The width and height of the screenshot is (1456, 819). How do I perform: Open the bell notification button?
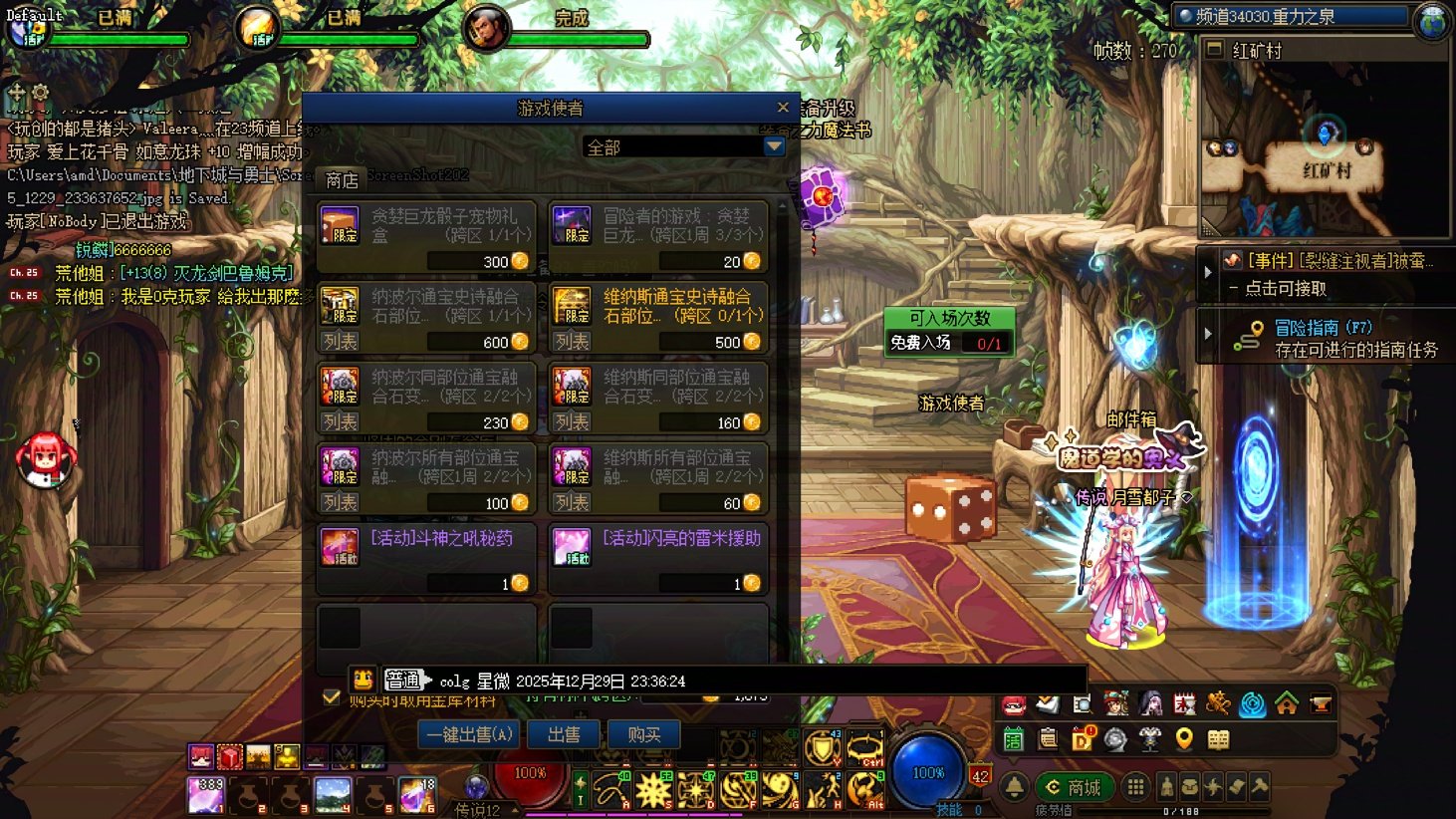1014,787
